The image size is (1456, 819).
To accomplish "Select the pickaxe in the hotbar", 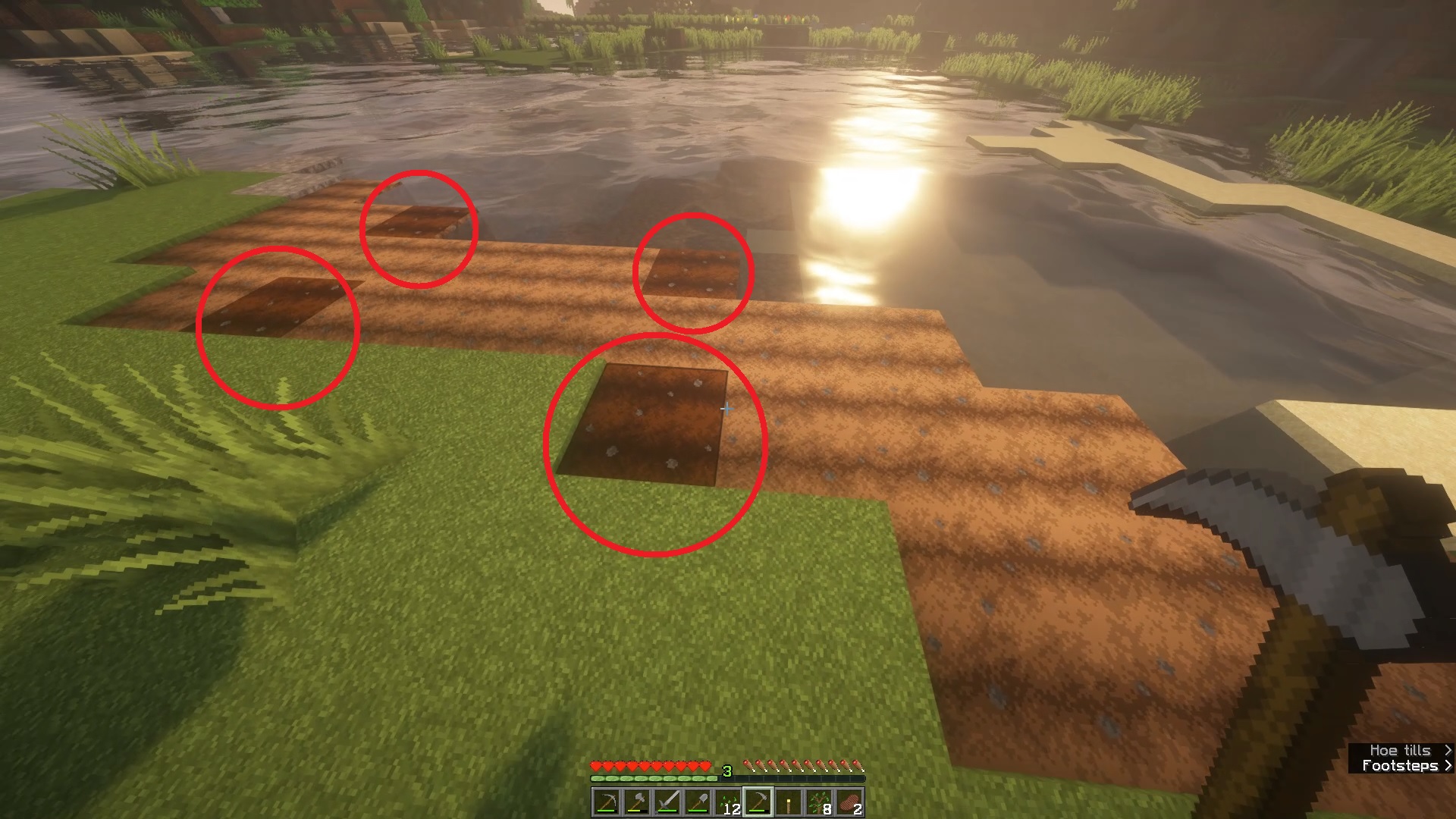I will 607,800.
